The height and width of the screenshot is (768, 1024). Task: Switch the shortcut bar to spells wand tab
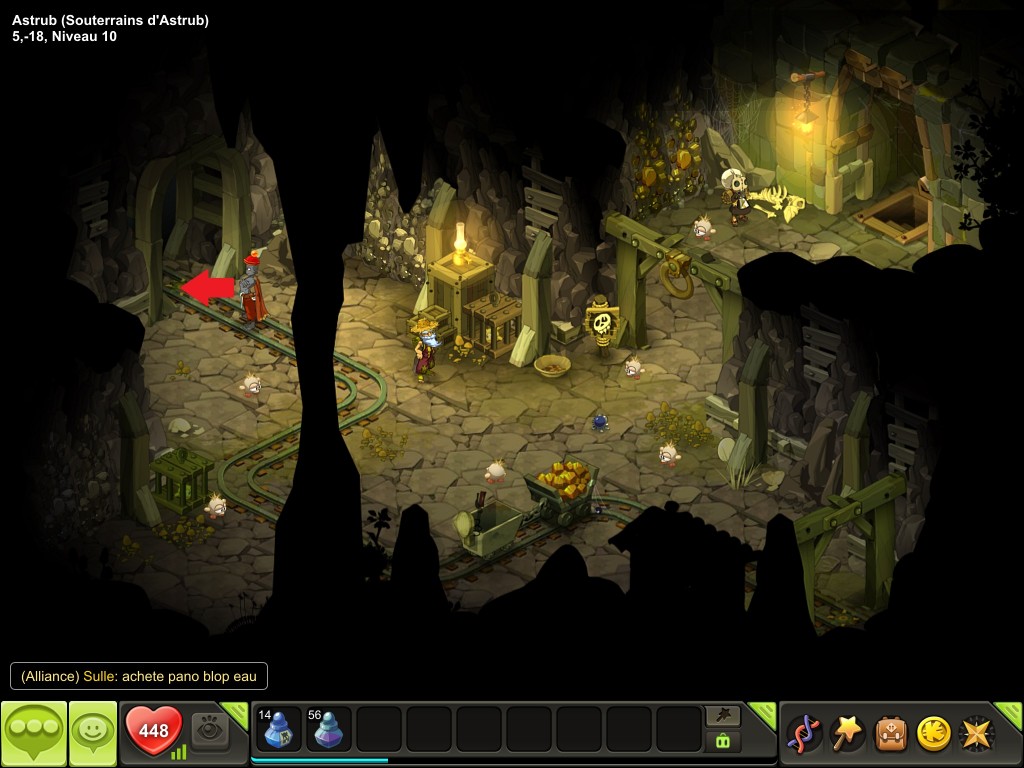coord(722,715)
